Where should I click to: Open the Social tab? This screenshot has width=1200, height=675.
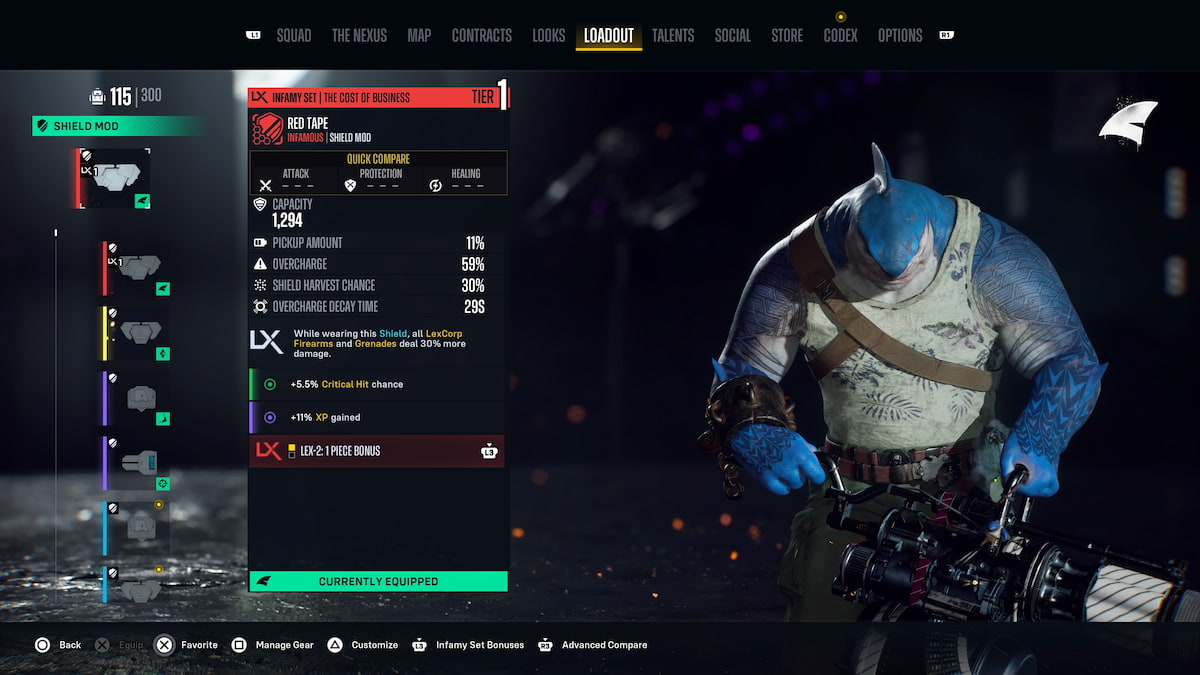click(733, 36)
